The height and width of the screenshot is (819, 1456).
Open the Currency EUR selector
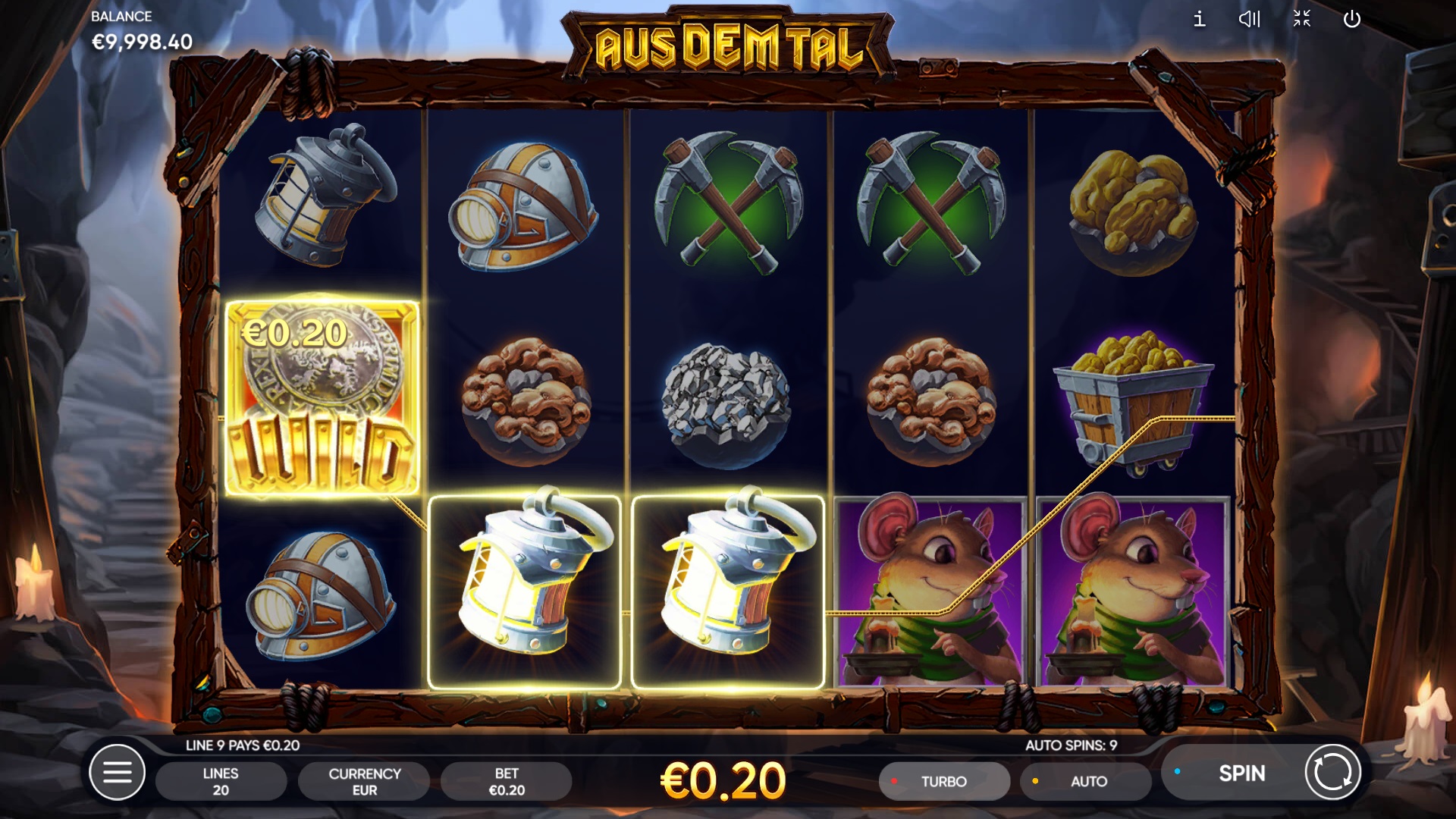coord(364,781)
